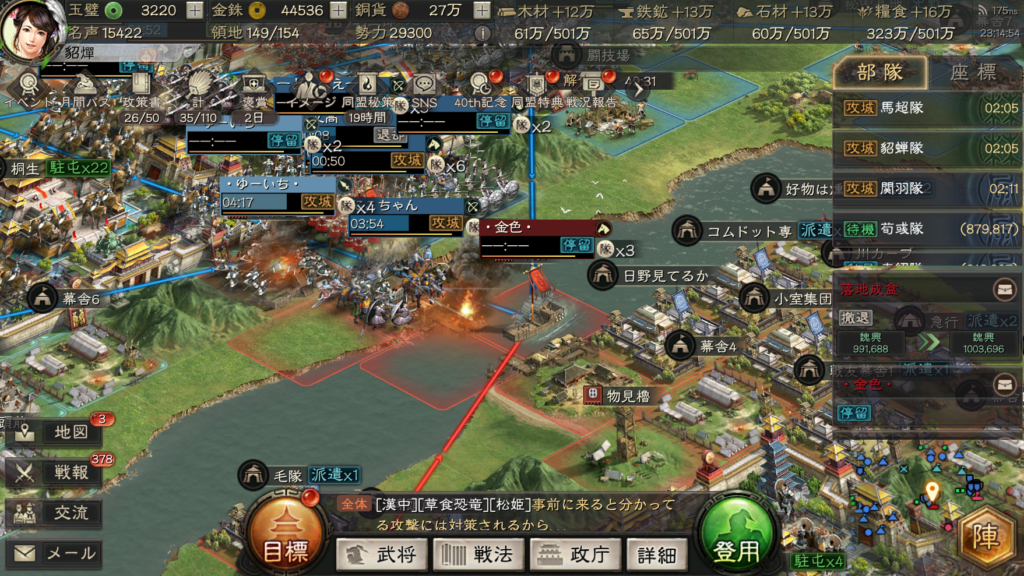
Task: Open the 戦報 battle reports
Action: coord(53,473)
